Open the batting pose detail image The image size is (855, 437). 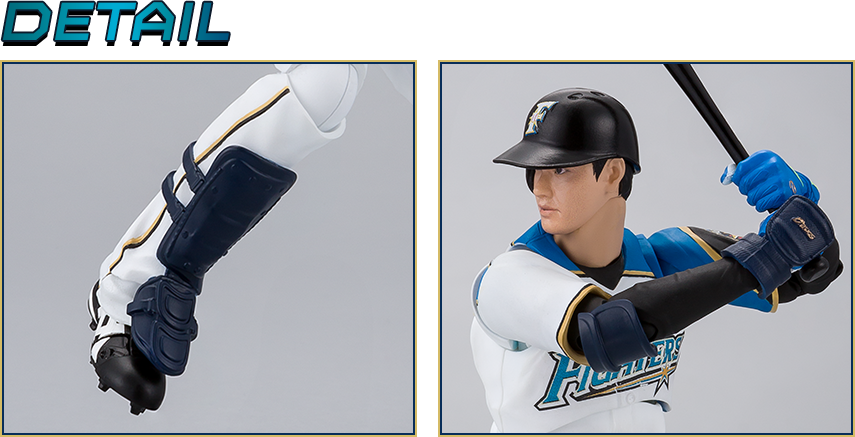pyautogui.click(x=645, y=248)
